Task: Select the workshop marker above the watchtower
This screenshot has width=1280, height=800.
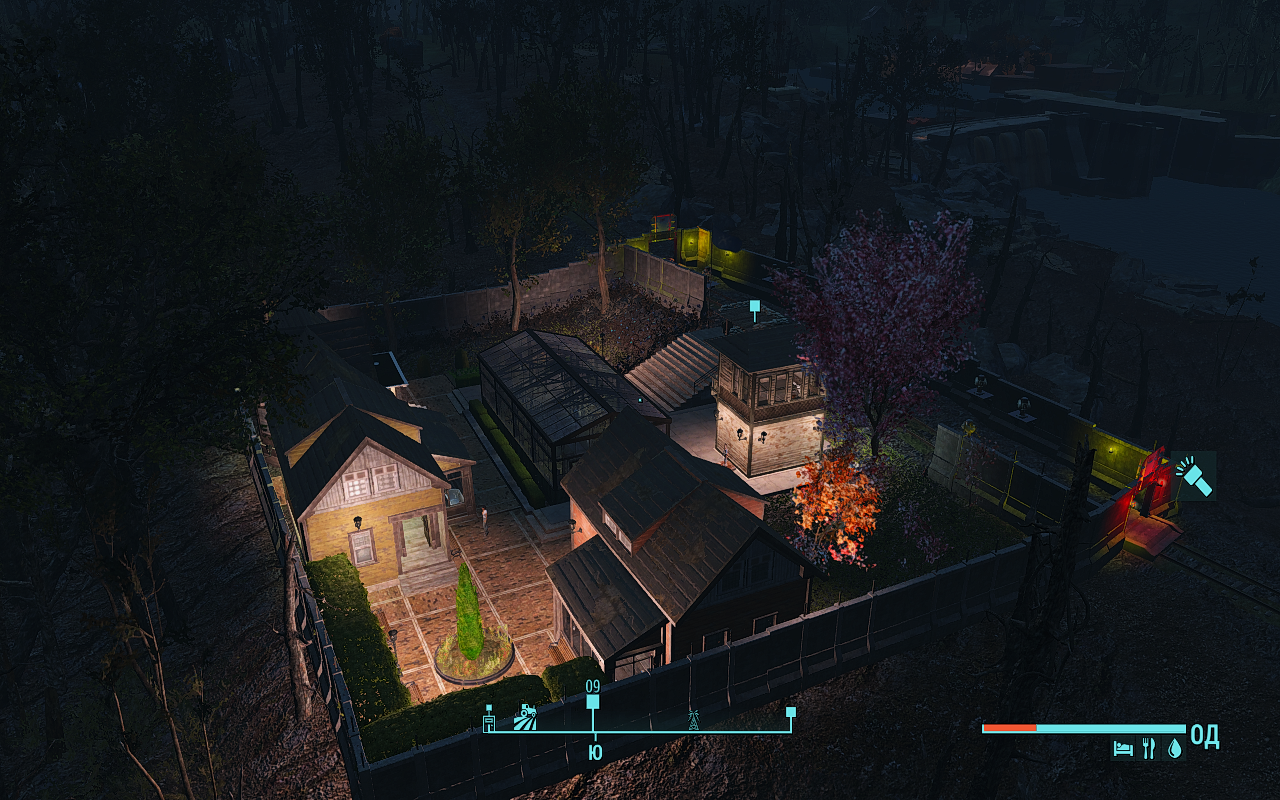Action: (x=755, y=306)
